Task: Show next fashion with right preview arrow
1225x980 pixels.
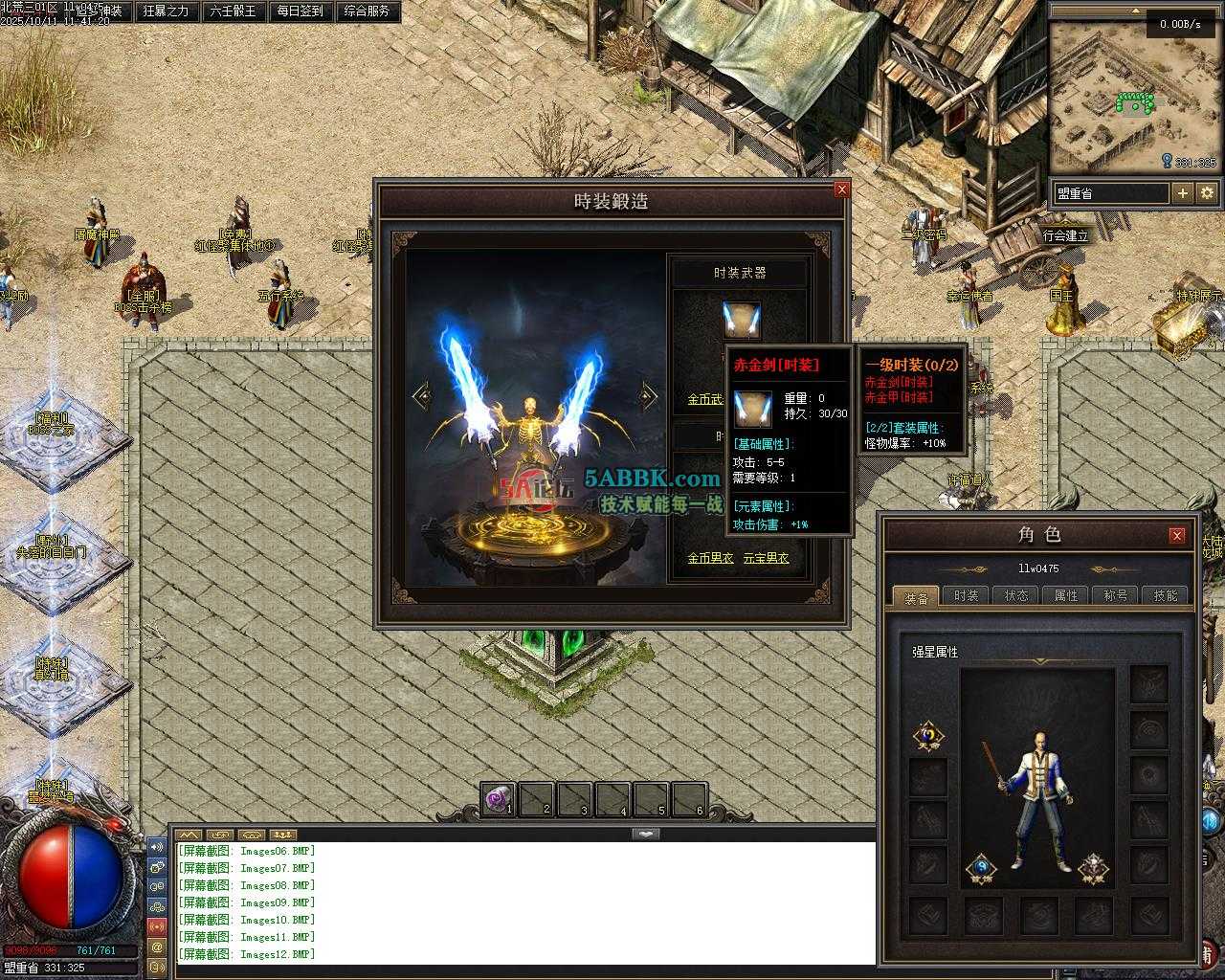Action: point(649,395)
